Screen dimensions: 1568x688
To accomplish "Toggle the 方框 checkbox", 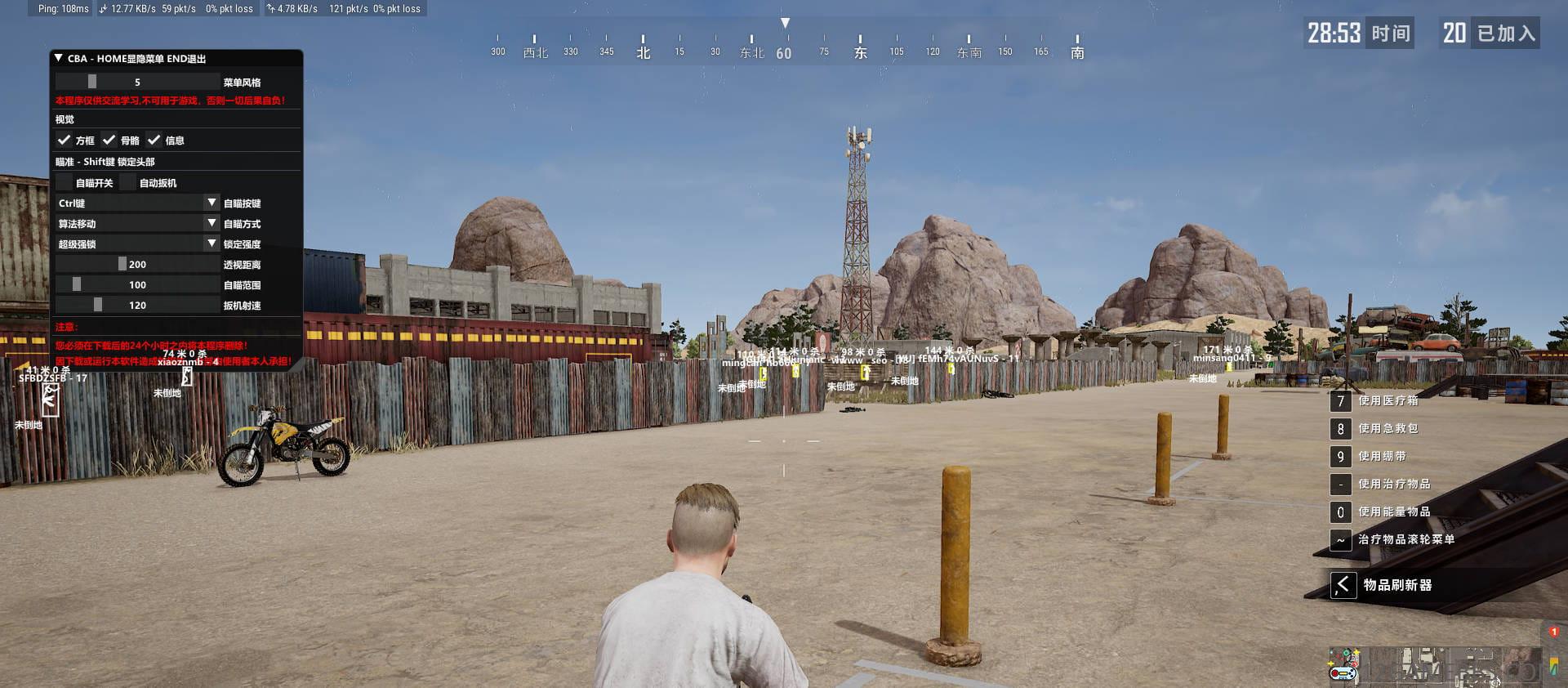I will tap(65, 140).
